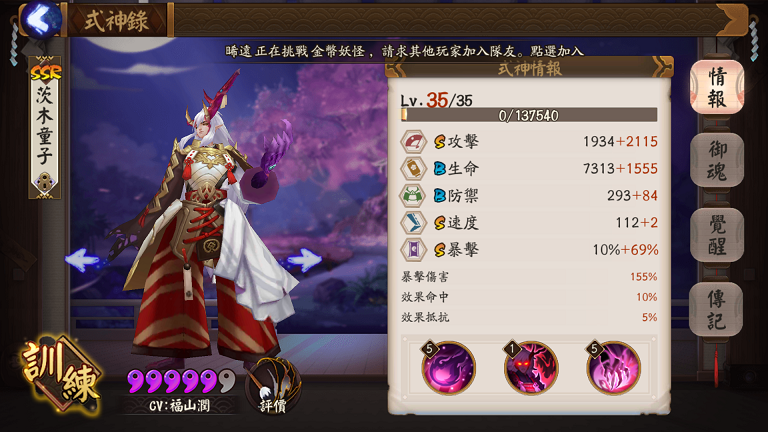Show the previous shikigami with left arrow

(x=82, y=260)
